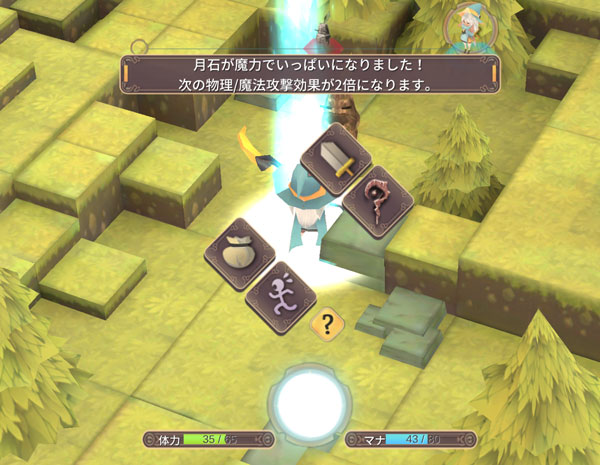Select the sword physical attack action
This screenshot has height=465, width=600.
coord(336,159)
